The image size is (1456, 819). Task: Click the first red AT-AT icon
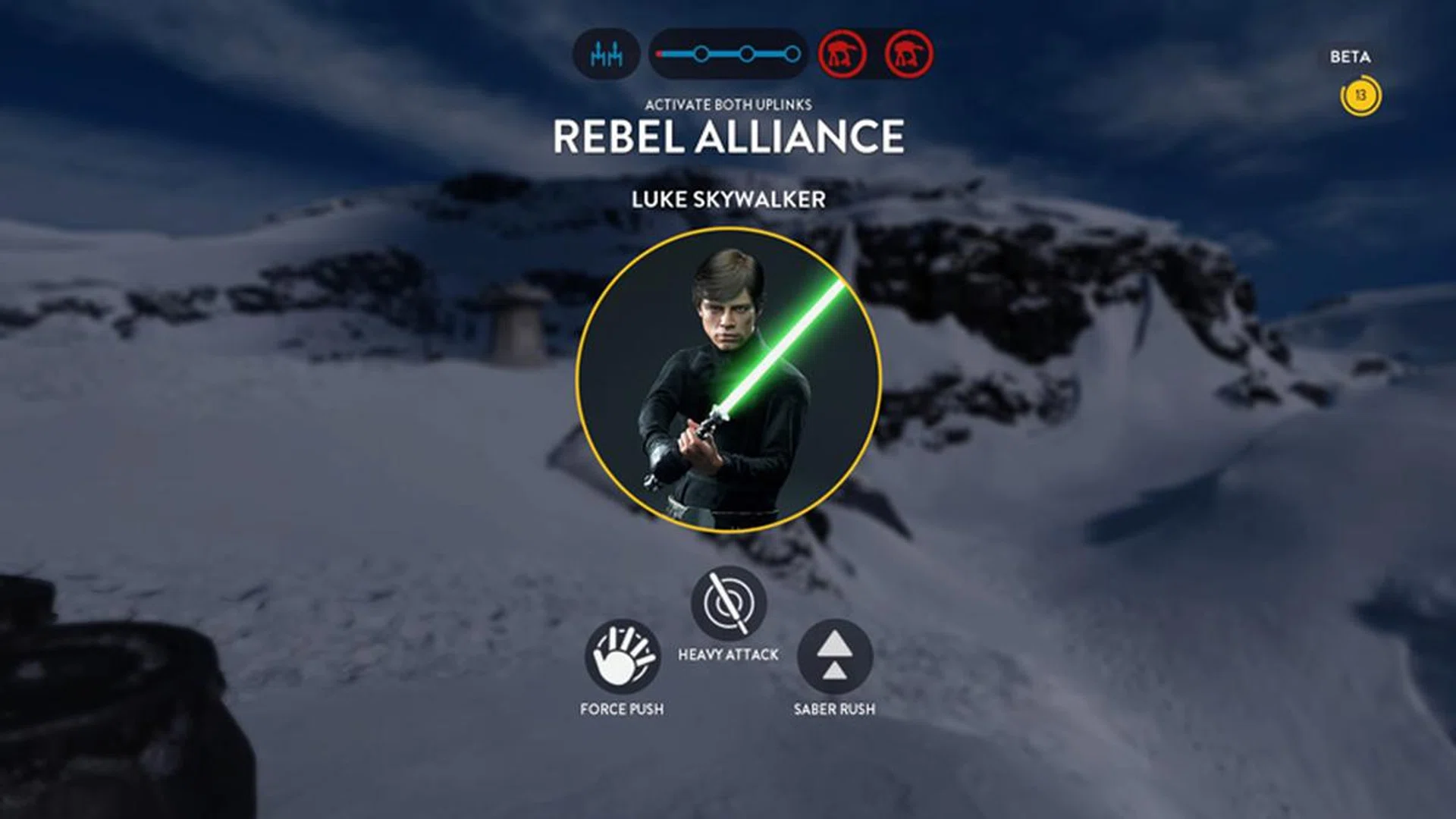(844, 52)
